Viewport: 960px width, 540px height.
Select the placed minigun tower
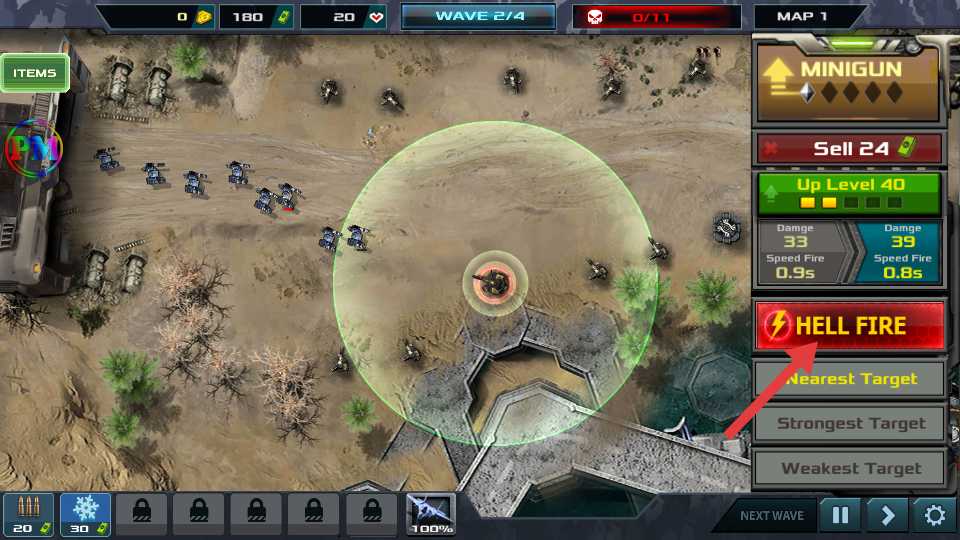tap(494, 283)
